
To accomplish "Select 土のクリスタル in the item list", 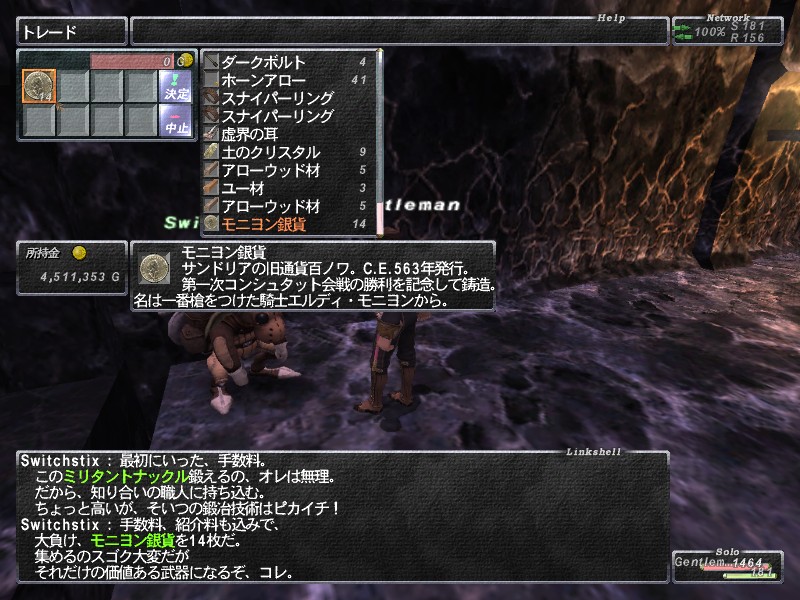I will 270,152.
